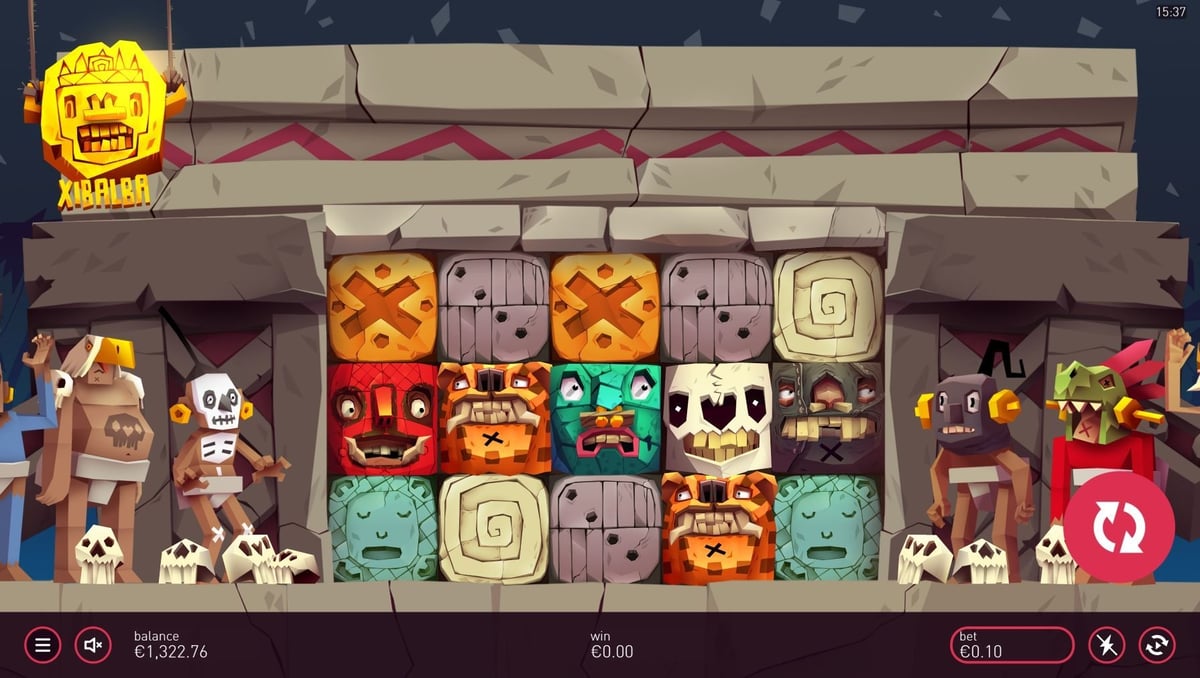Toggle the lightning quick spin mode
Screen dimensions: 1200x678
1107,645
